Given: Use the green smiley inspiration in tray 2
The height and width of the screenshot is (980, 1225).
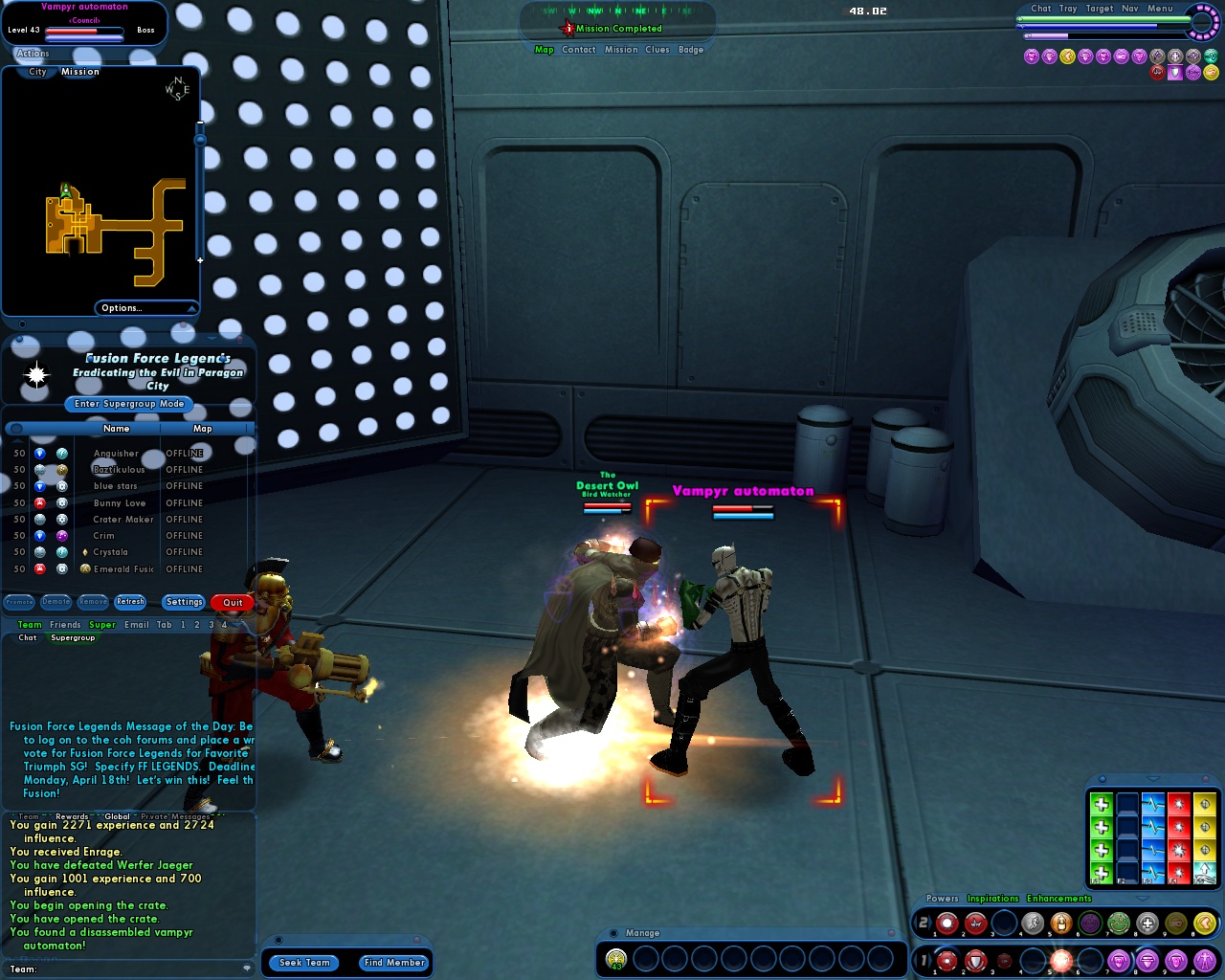Looking at the screenshot, I should pos(1117,922).
